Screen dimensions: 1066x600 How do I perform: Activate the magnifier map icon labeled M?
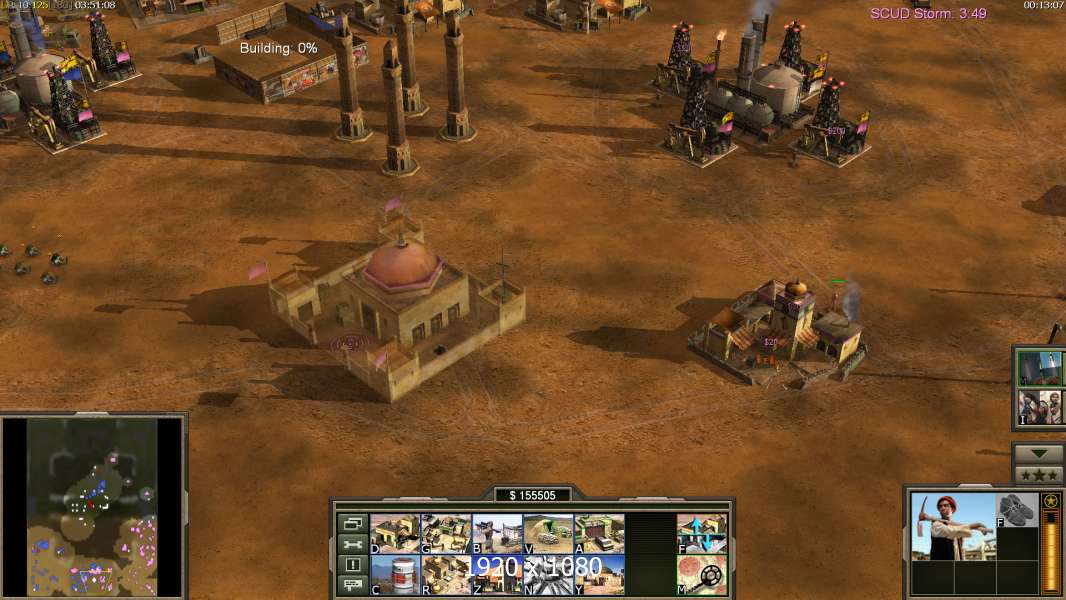(702, 574)
